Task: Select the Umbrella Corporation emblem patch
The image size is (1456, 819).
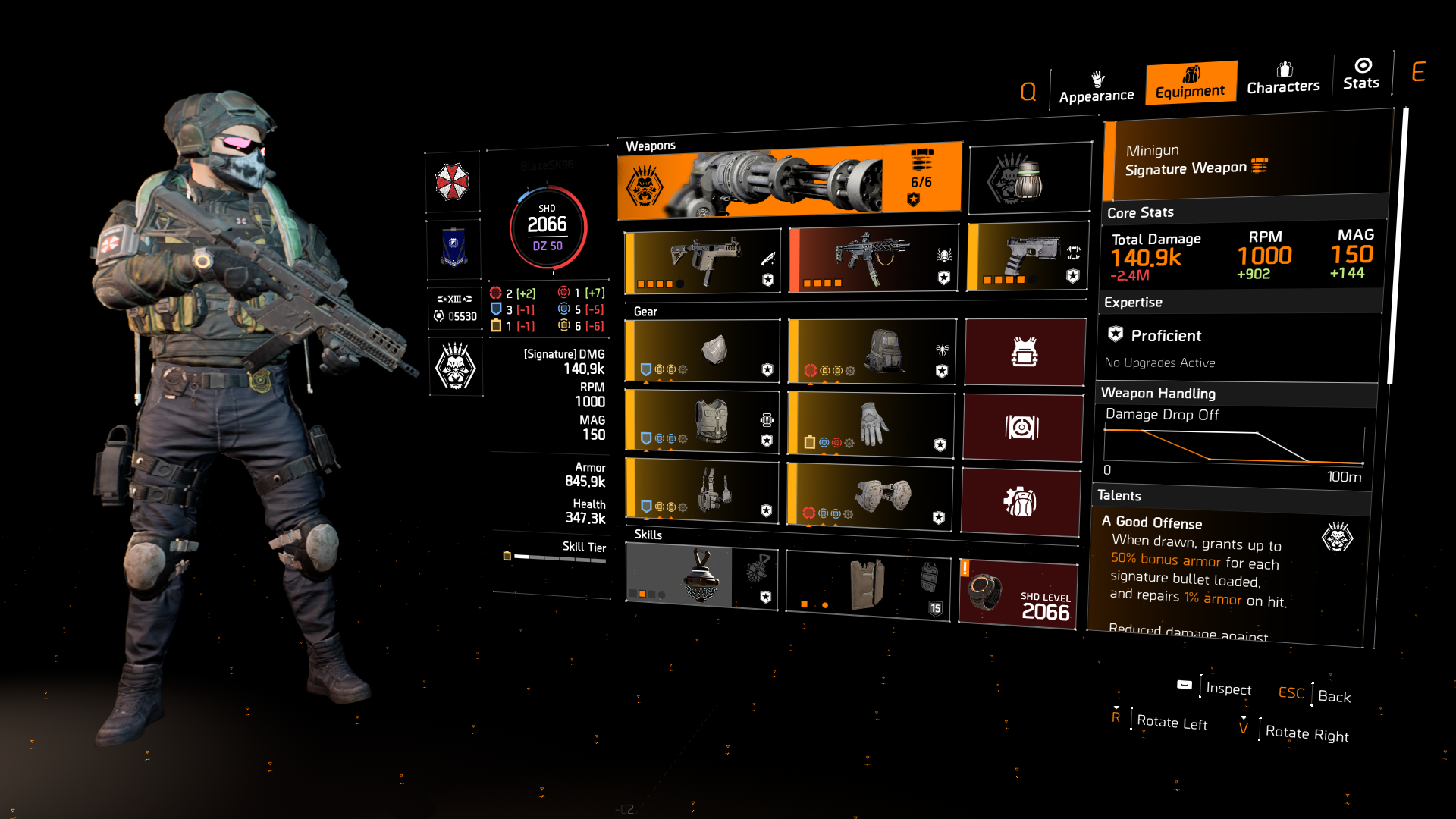Action: pyautogui.click(x=453, y=182)
